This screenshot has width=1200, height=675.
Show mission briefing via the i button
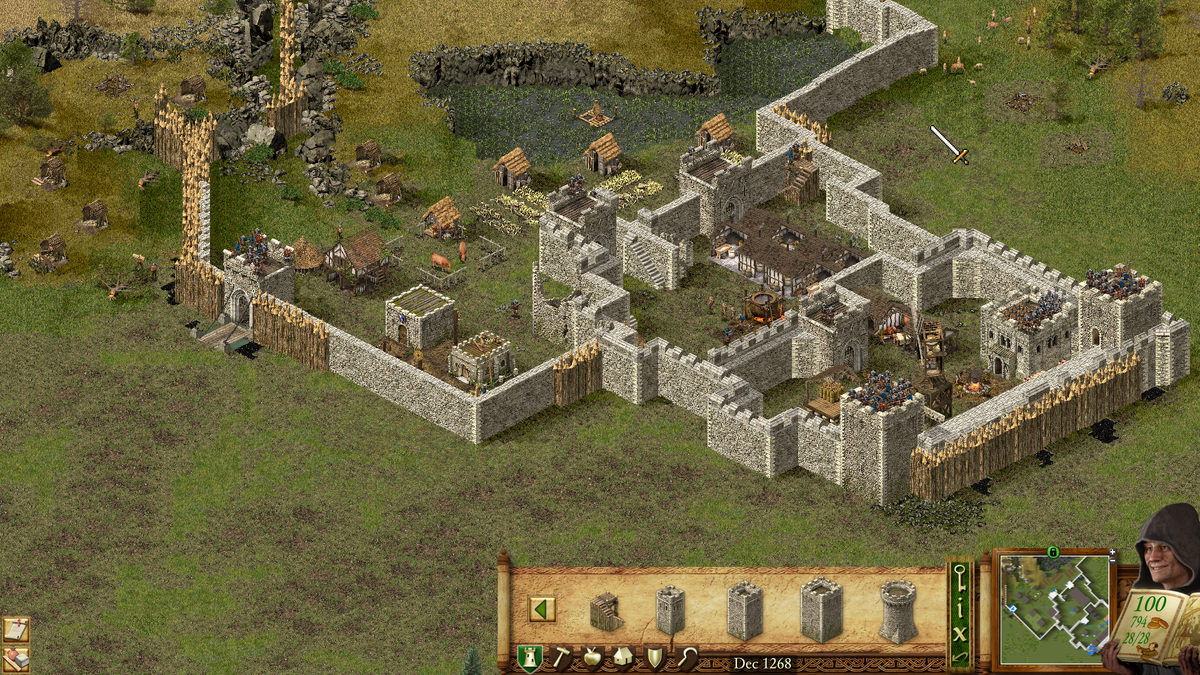[x=960, y=608]
